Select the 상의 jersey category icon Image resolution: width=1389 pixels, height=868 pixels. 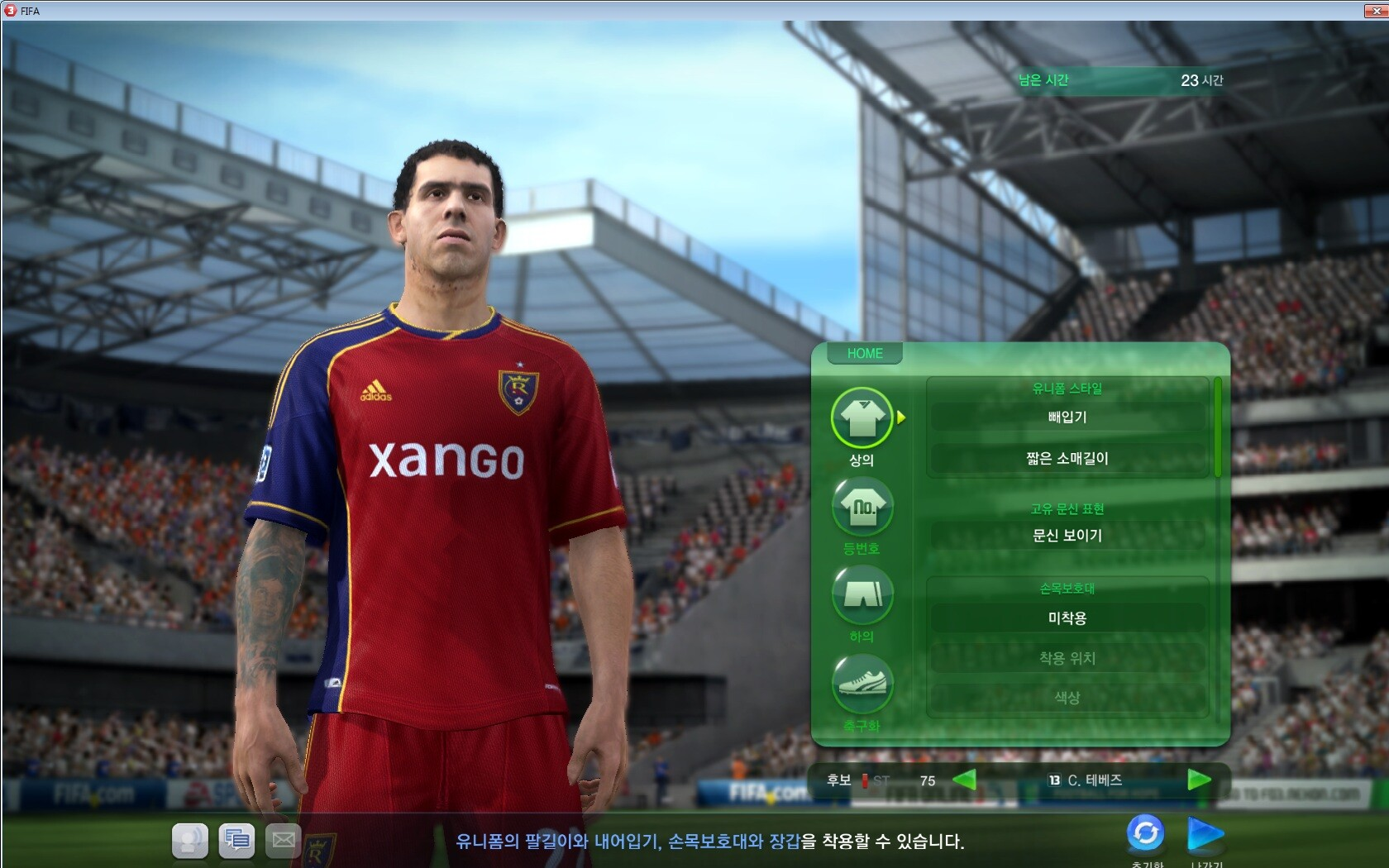click(862, 418)
